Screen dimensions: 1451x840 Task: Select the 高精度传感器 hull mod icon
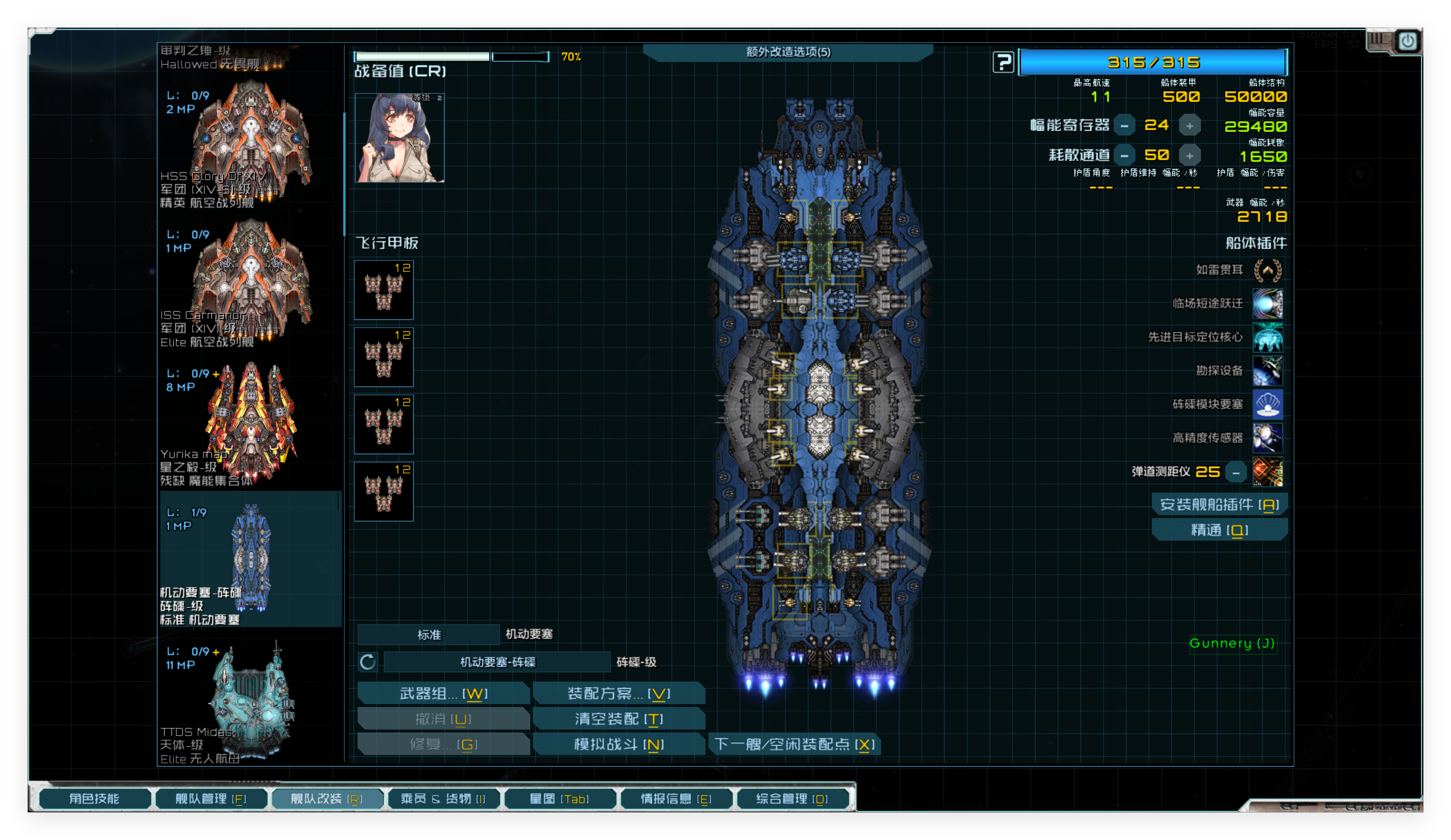tap(1269, 437)
